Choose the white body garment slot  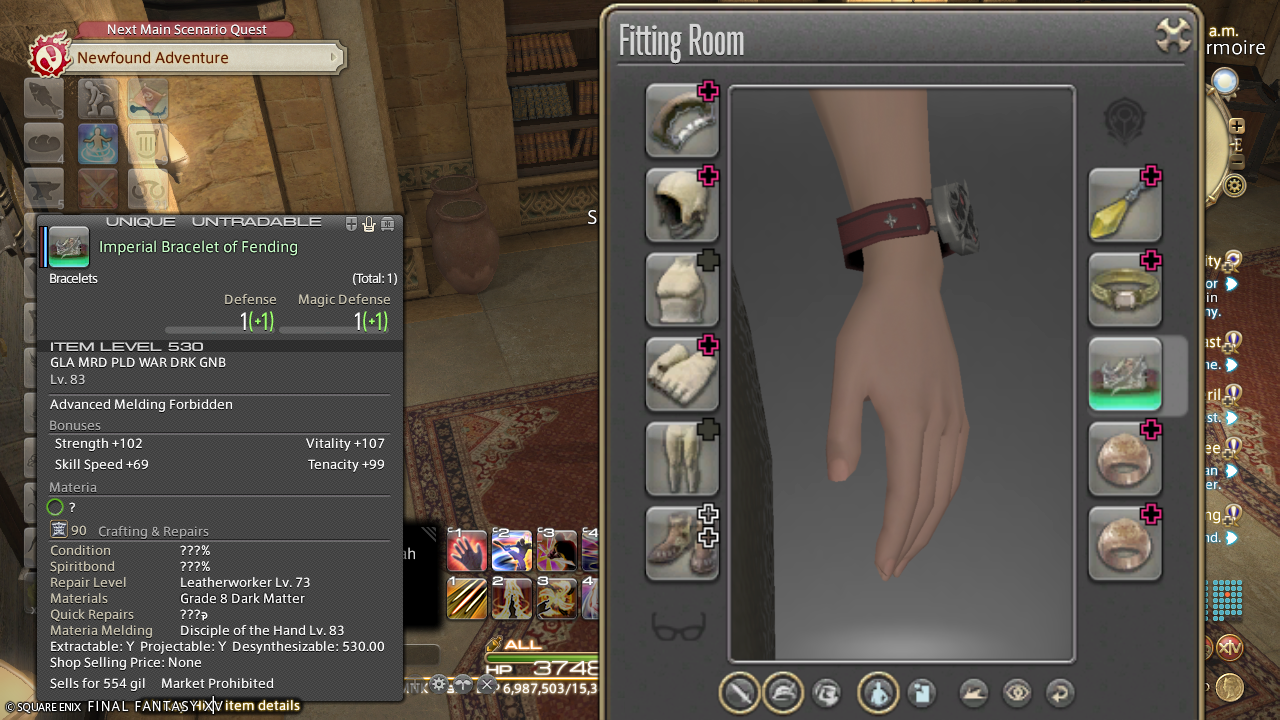pos(682,289)
